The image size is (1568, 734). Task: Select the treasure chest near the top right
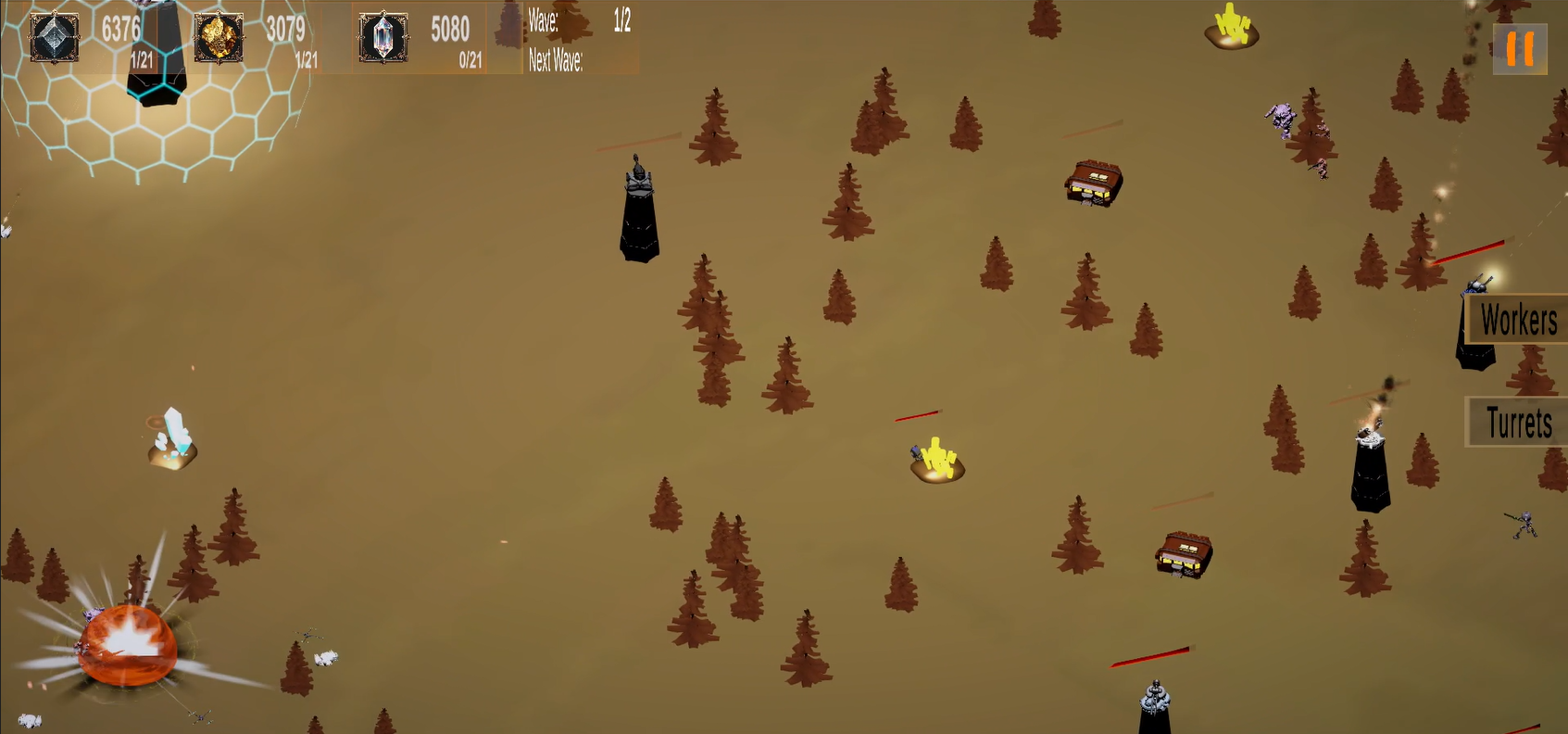click(x=1094, y=183)
